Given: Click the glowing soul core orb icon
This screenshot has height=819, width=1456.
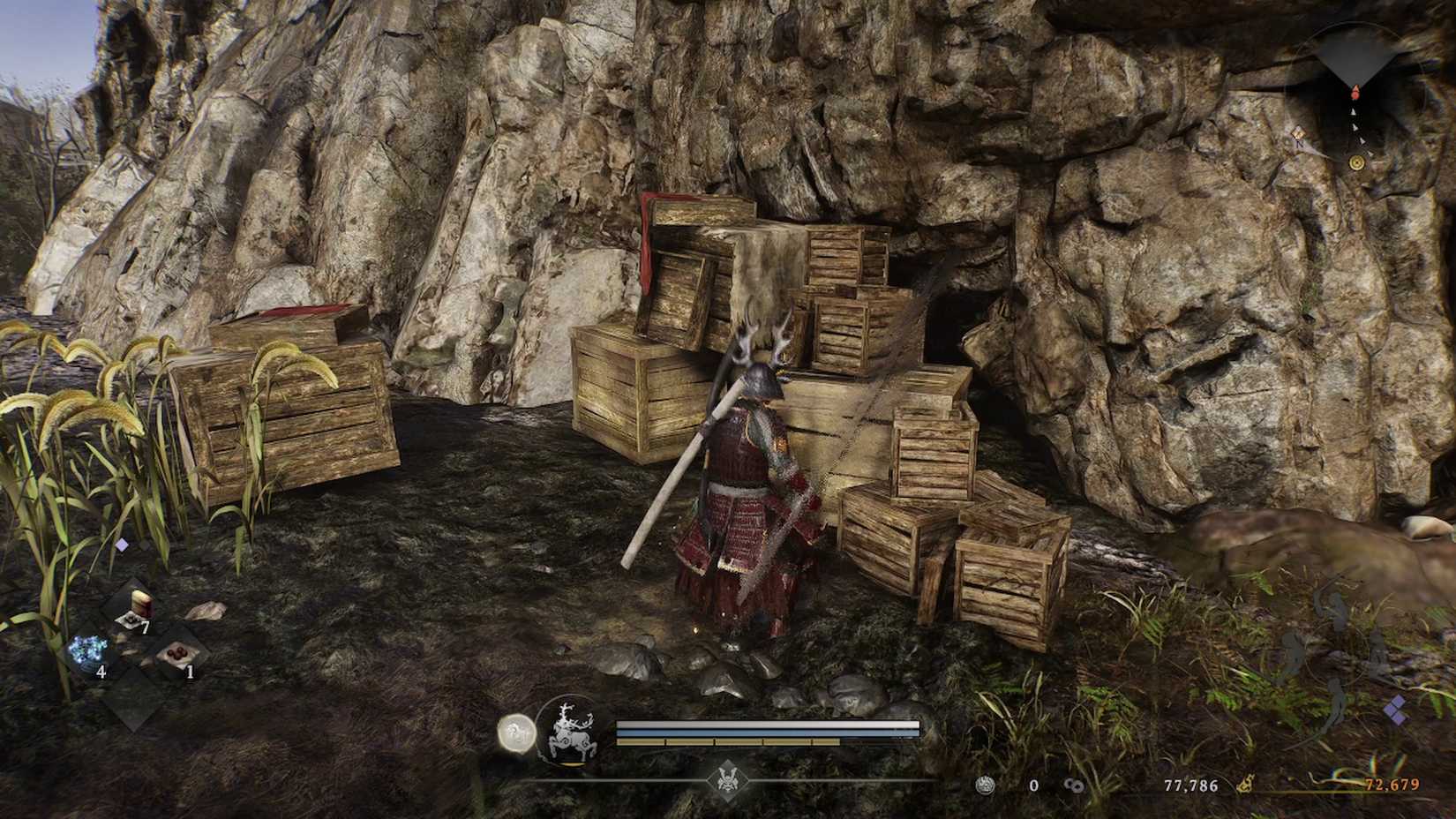Looking at the screenshot, I should pyautogui.click(x=517, y=733).
